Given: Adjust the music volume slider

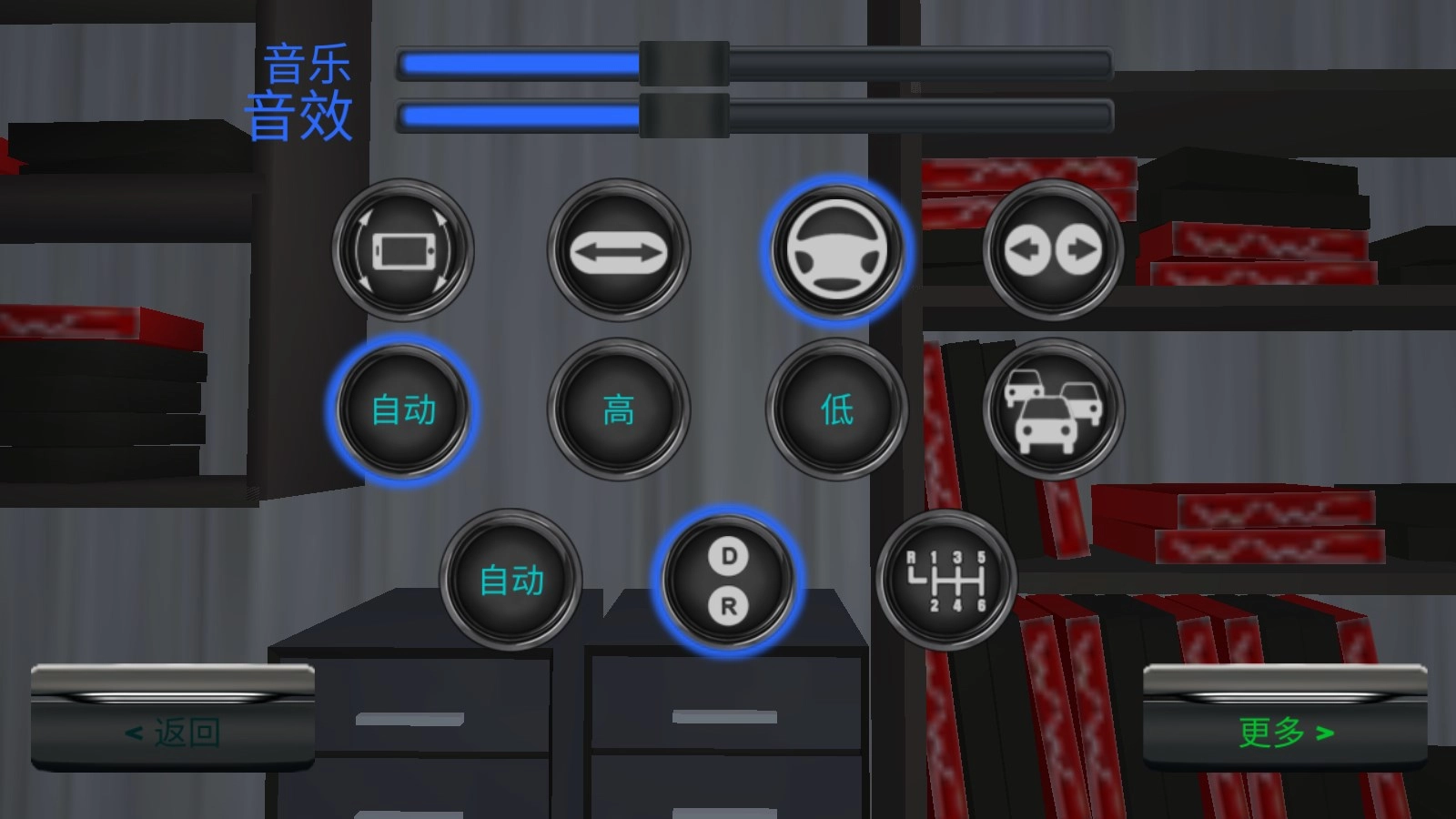Looking at the screenshot, I should [x=682, y=64].
